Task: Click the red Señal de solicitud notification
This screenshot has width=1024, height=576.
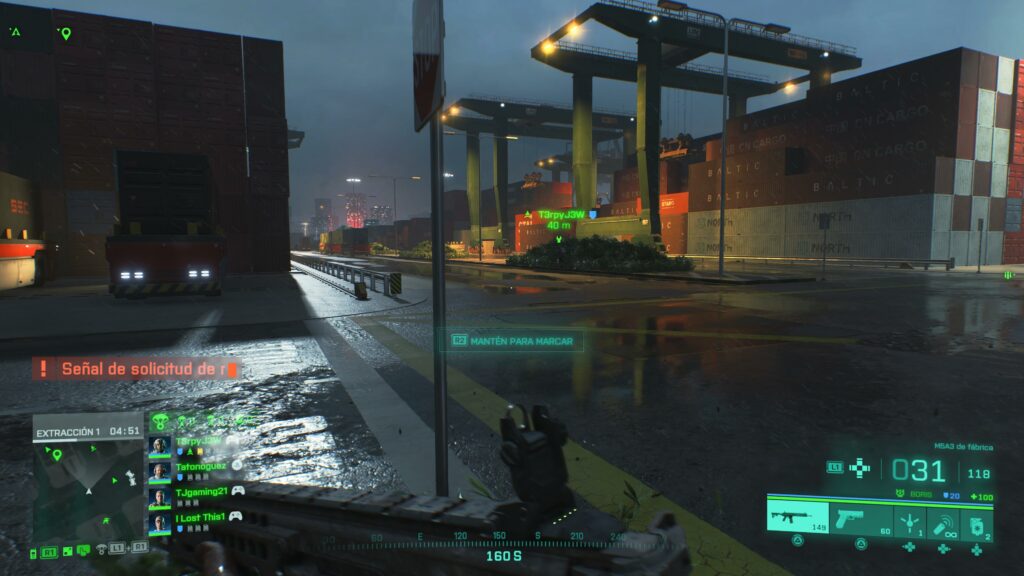Action: [x=136, y=369]
